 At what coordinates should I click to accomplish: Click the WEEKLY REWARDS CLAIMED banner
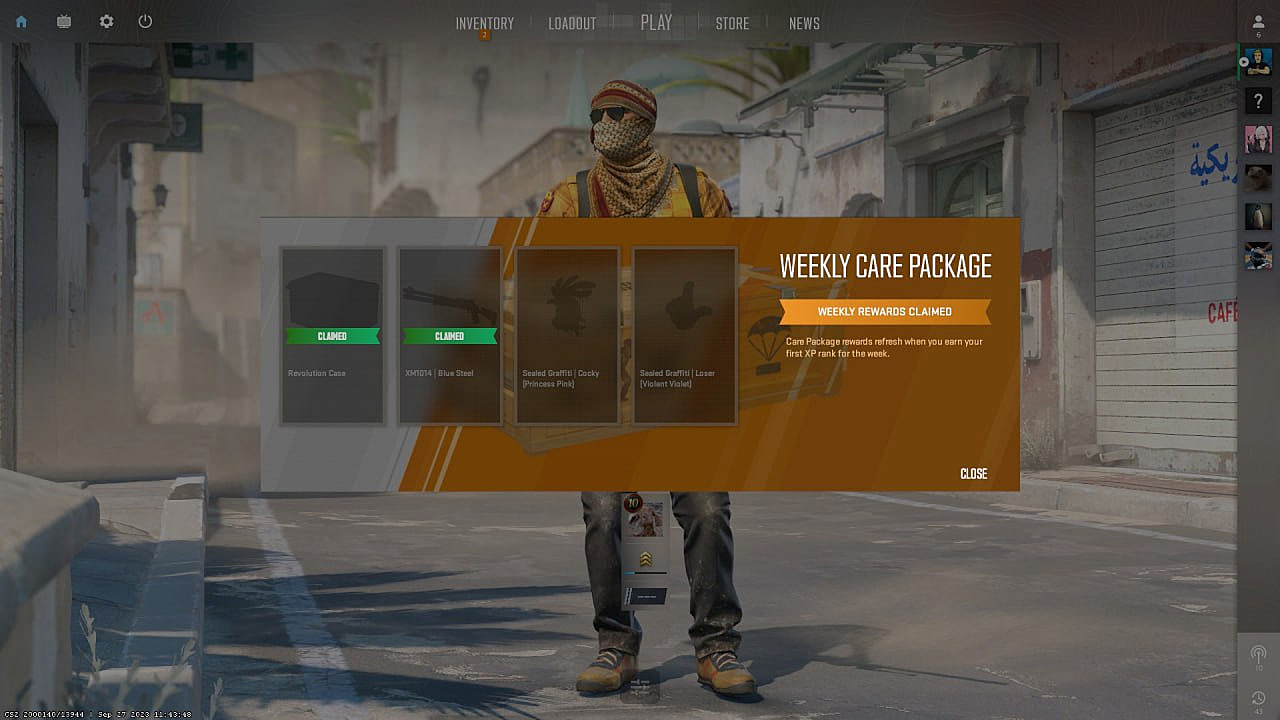tap(884, 311)
